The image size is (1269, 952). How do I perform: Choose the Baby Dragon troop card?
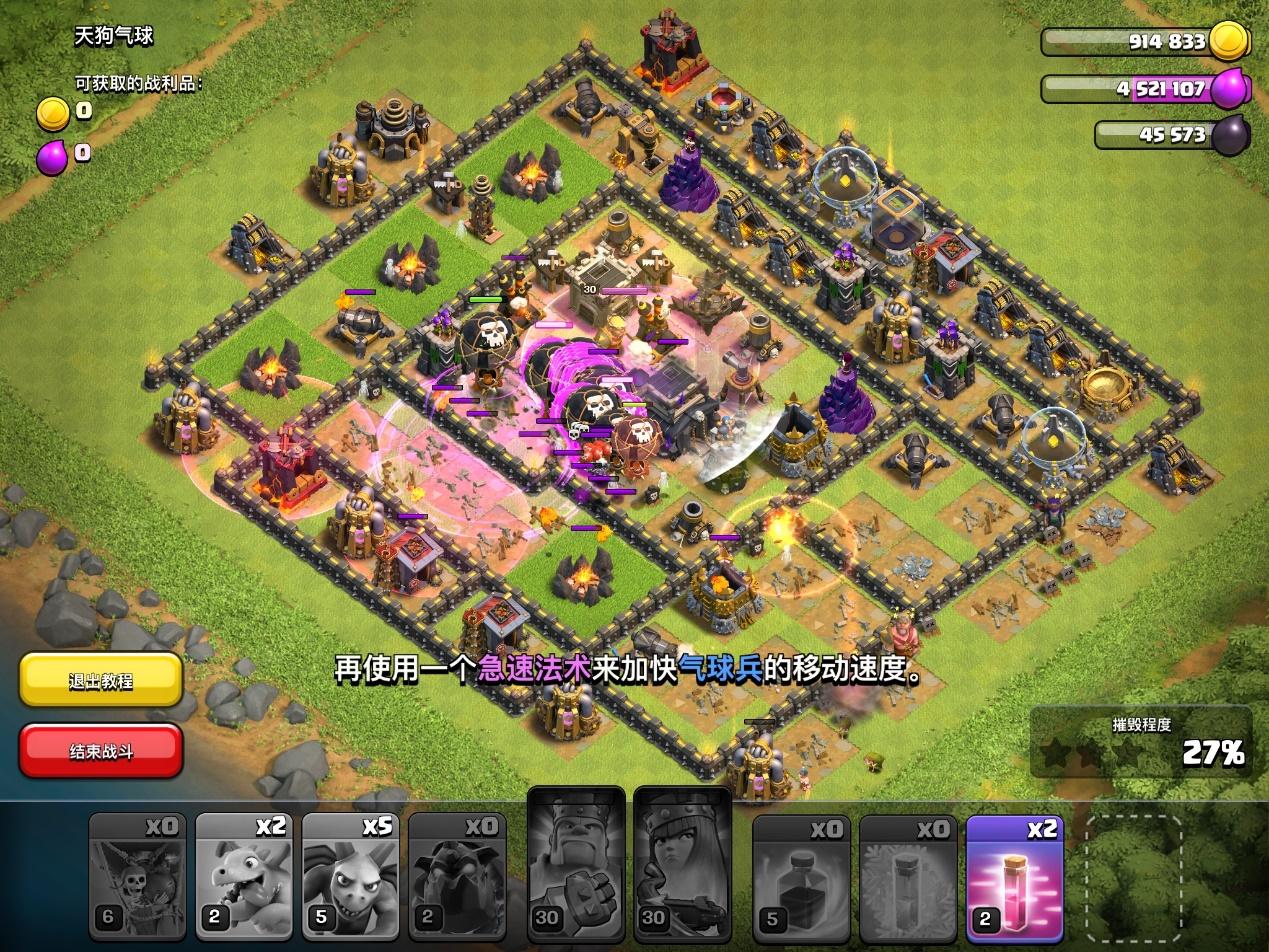[244, 878]
